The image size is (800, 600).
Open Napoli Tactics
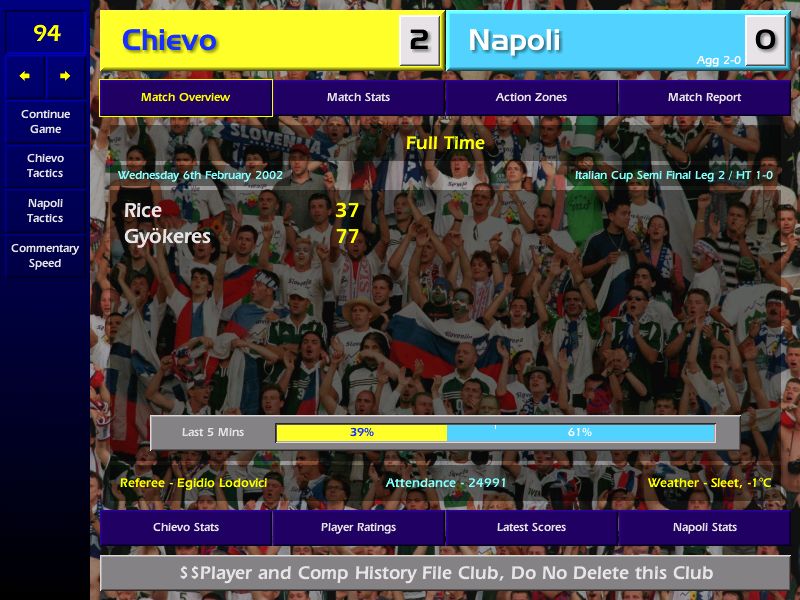[x=45, y=210]
